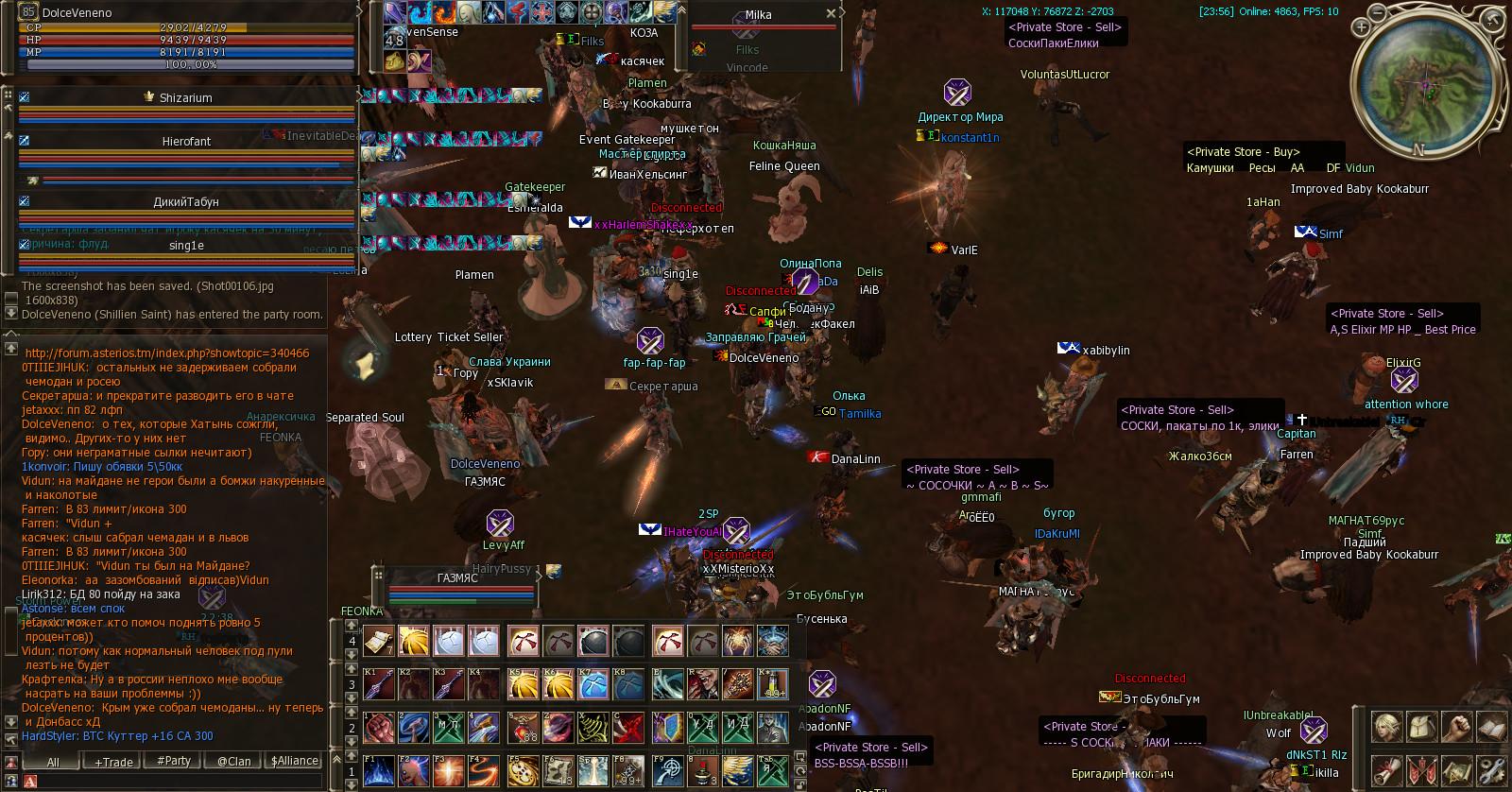Open the inventory bag icon

tap(1423, 725)
